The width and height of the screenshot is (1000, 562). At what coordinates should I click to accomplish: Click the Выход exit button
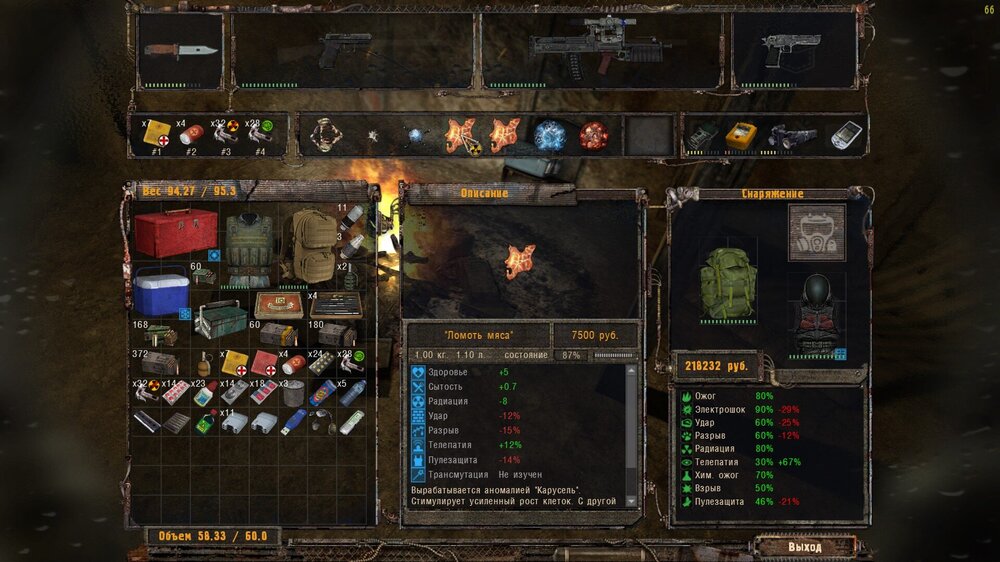tap(805, 547)
